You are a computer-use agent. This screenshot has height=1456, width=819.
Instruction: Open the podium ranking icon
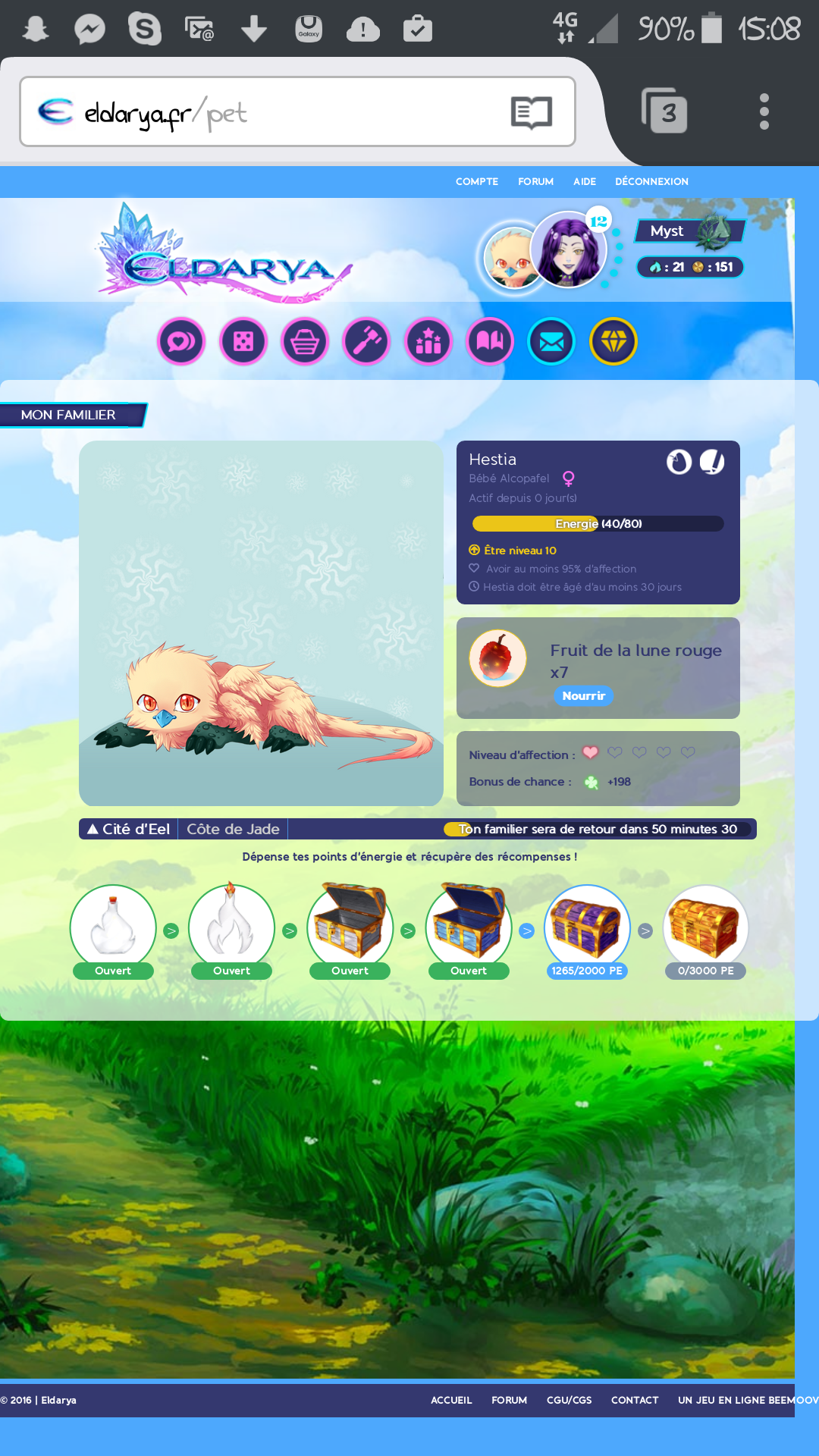pos(428,341)
